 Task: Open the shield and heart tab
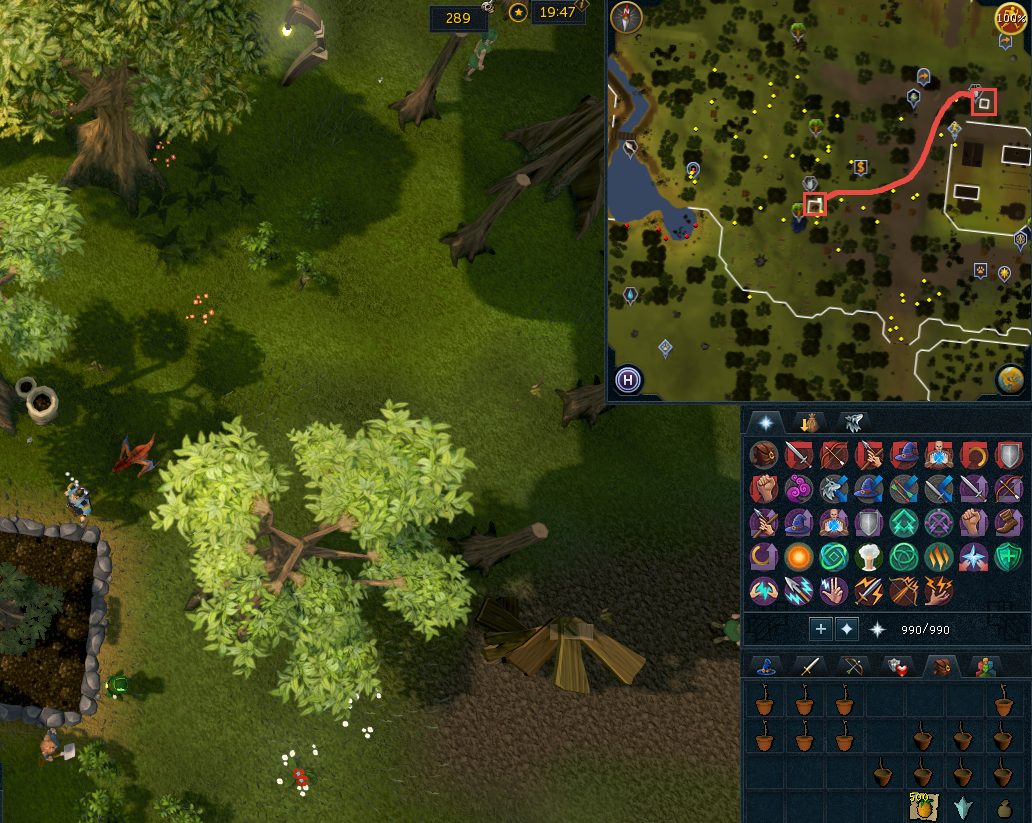click(x=896, y=667)
